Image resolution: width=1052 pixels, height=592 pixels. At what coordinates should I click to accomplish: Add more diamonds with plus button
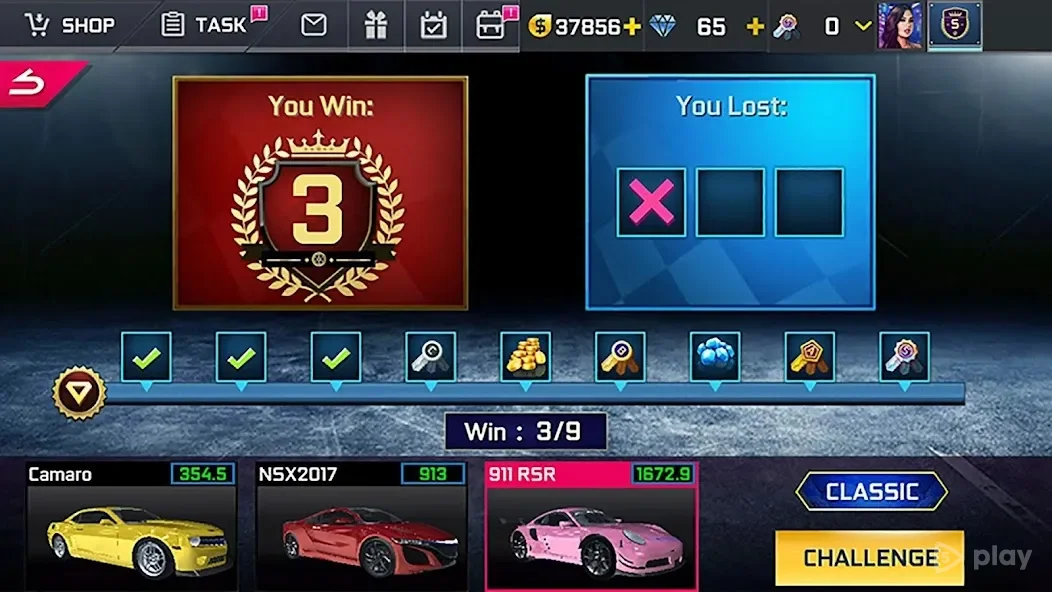click(x=755, y=26)
